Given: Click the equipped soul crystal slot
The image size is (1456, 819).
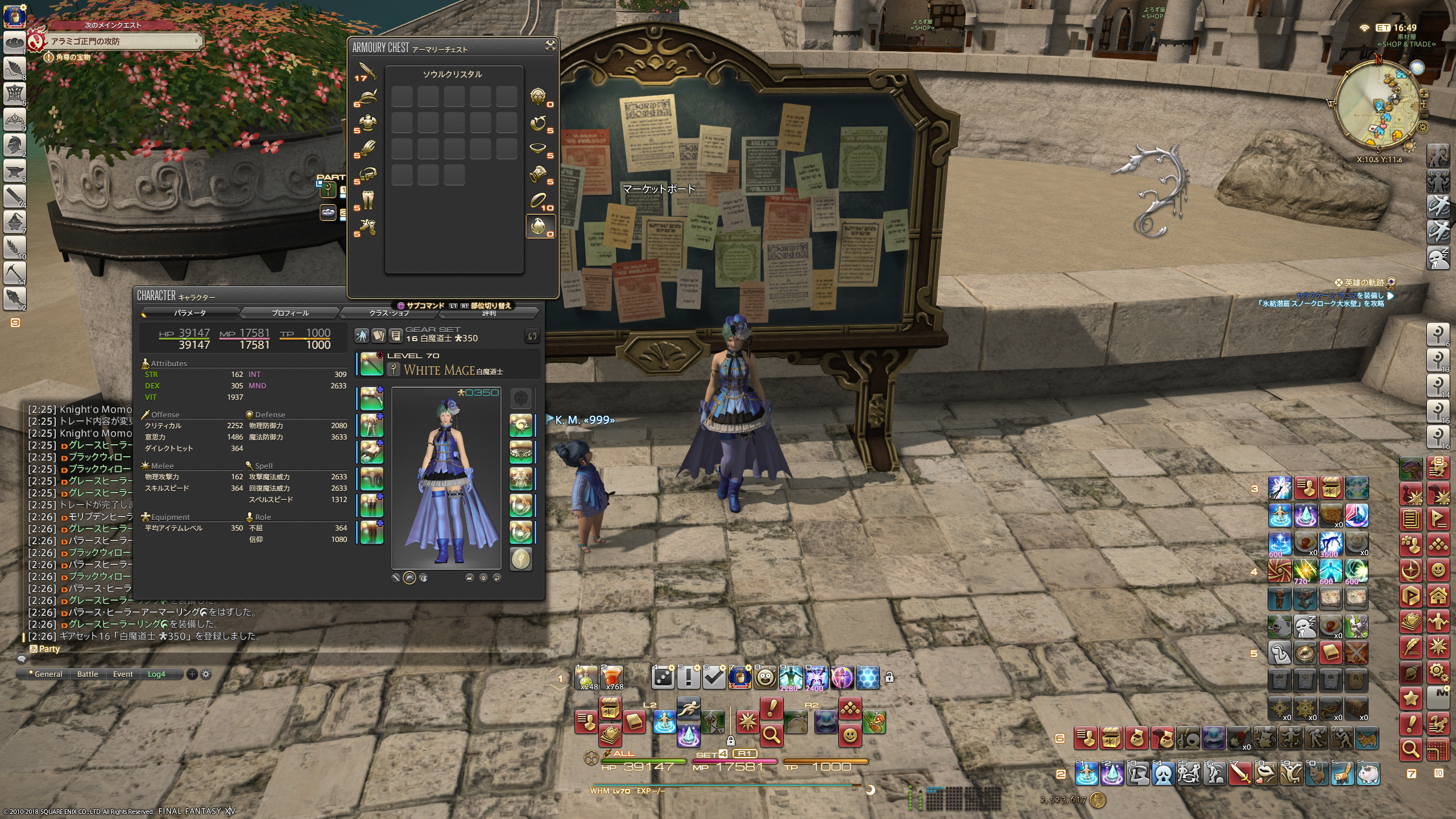Looking at the screenshot, I should point(520,559).
